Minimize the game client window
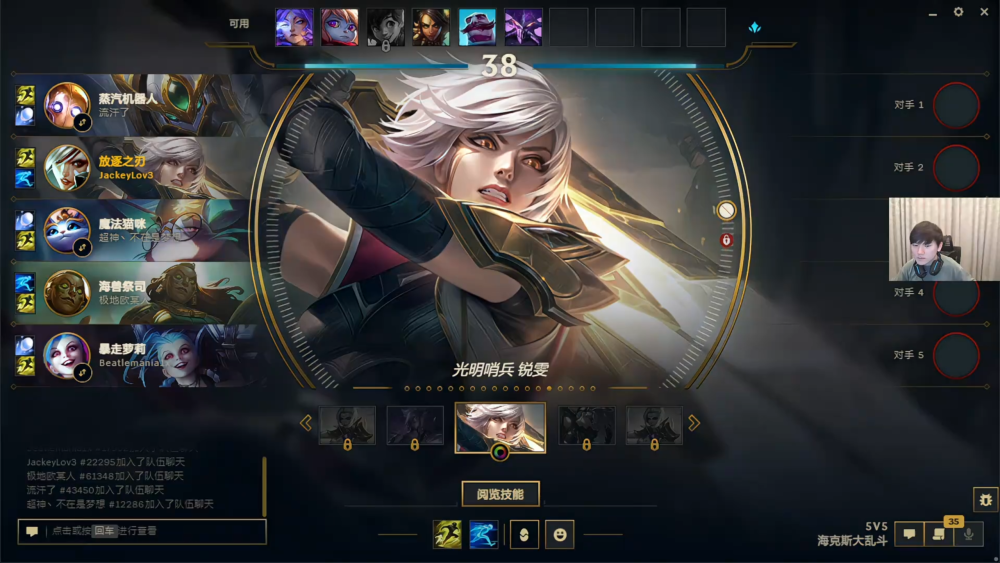 [933, 12]
